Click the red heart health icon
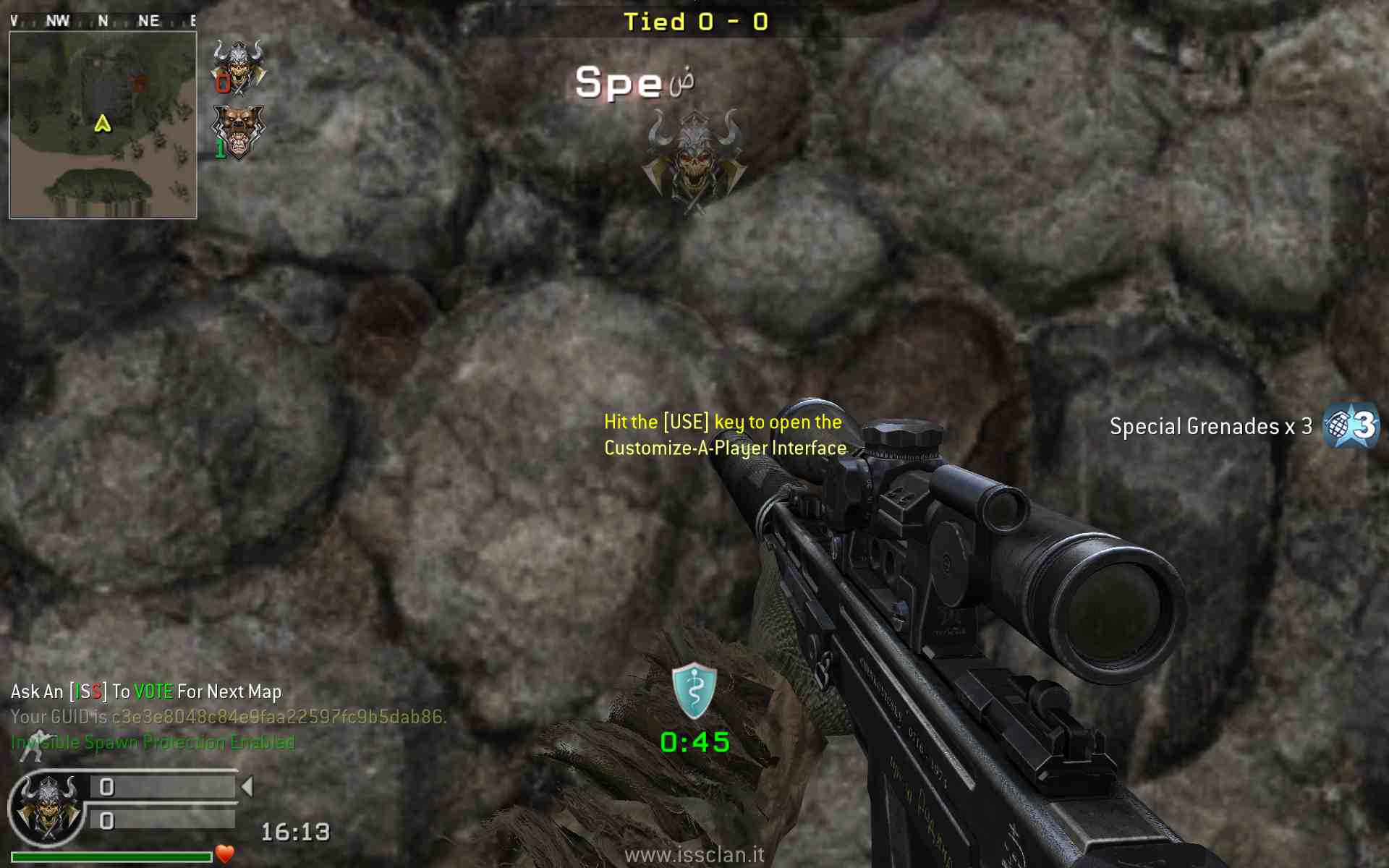This screenshot has width=1389, height=868. [225, 854]
